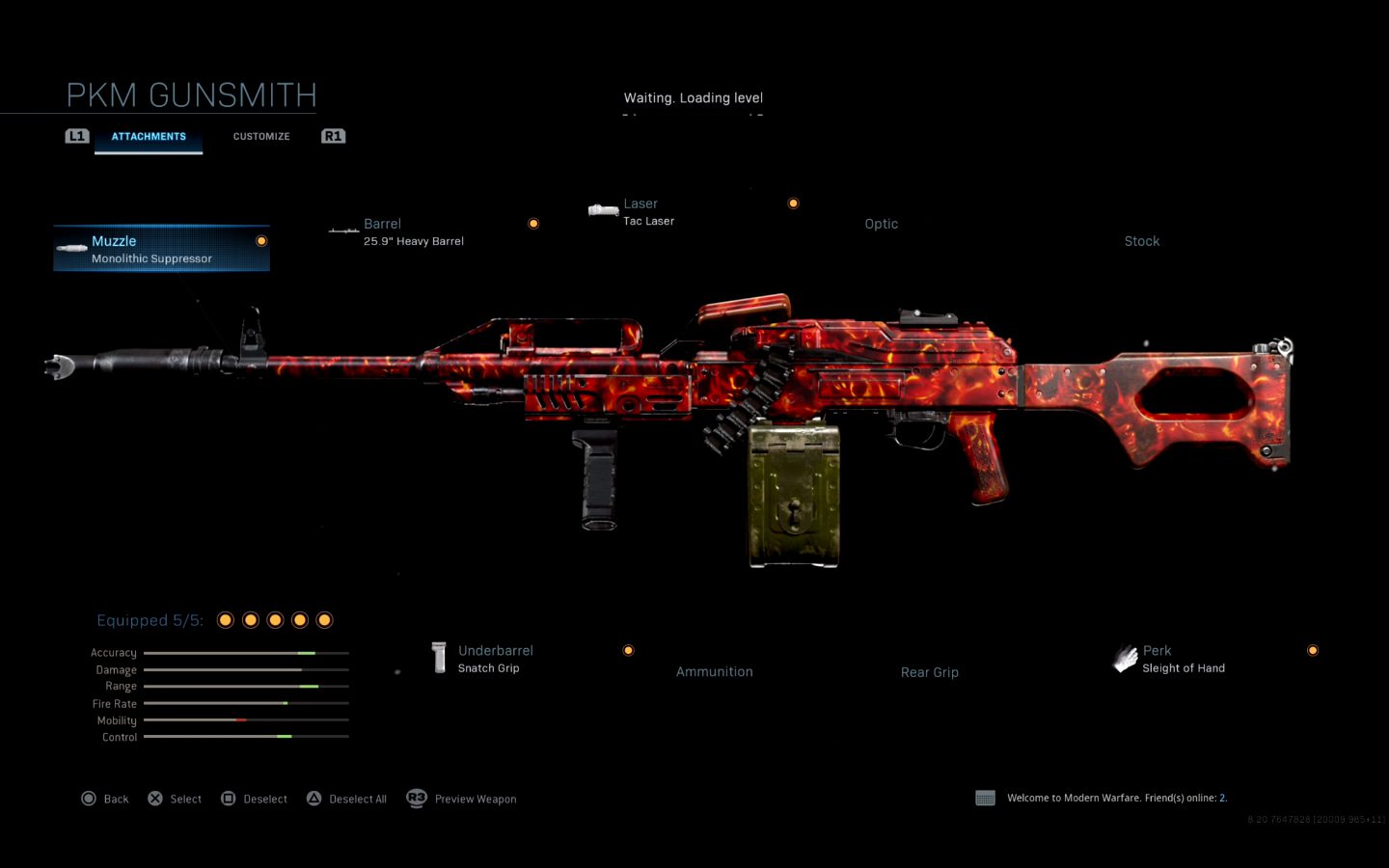The width and height of the screenshot is (1389, 868).
Task: Select the empty Optic slot
Action: [881, 224]
